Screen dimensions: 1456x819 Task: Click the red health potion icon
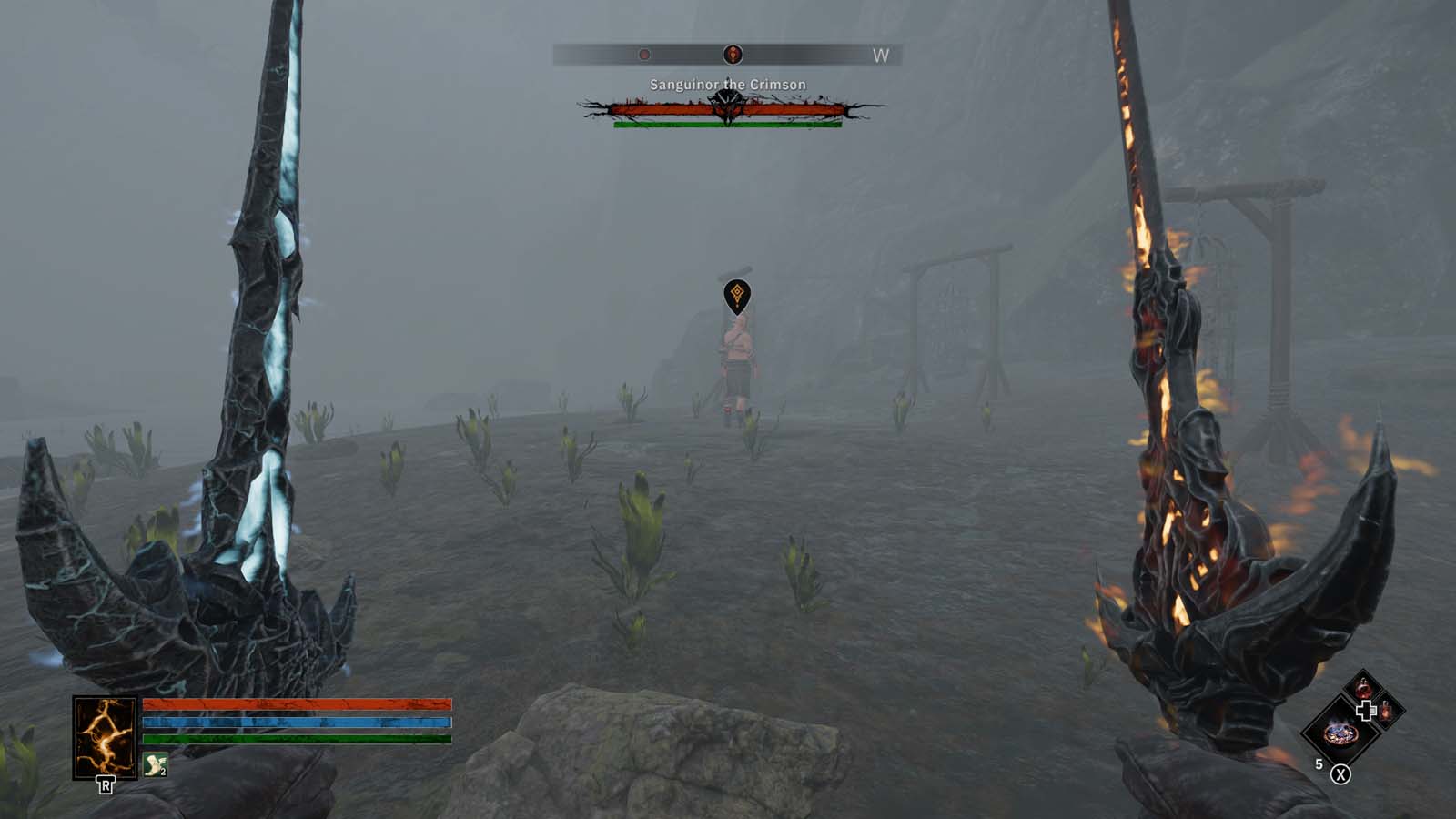pyautogui.click(x=1363, y=690)
